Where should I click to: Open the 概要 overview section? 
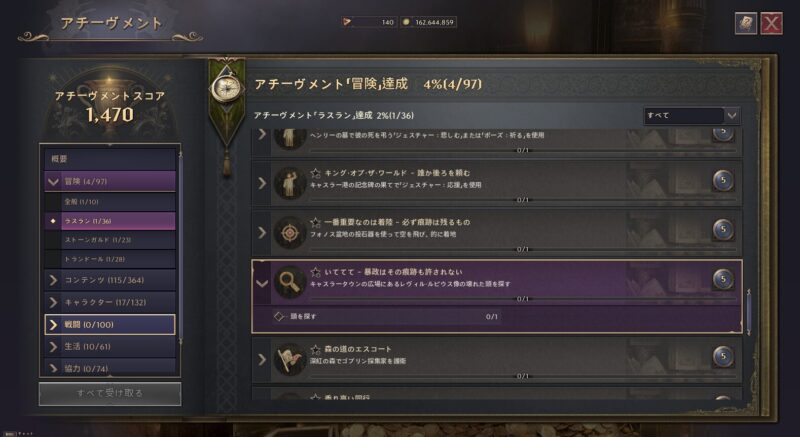[110, 159]
